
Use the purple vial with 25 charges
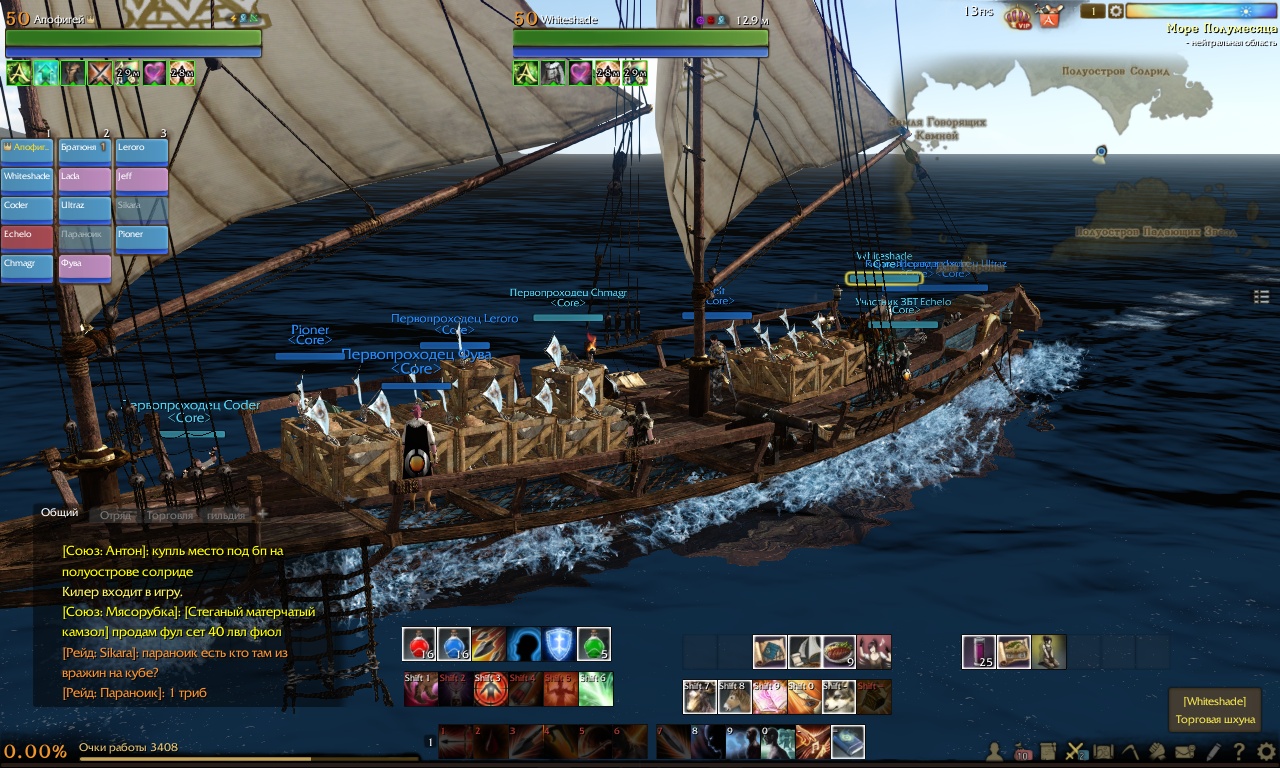click(x=979, y=652)
